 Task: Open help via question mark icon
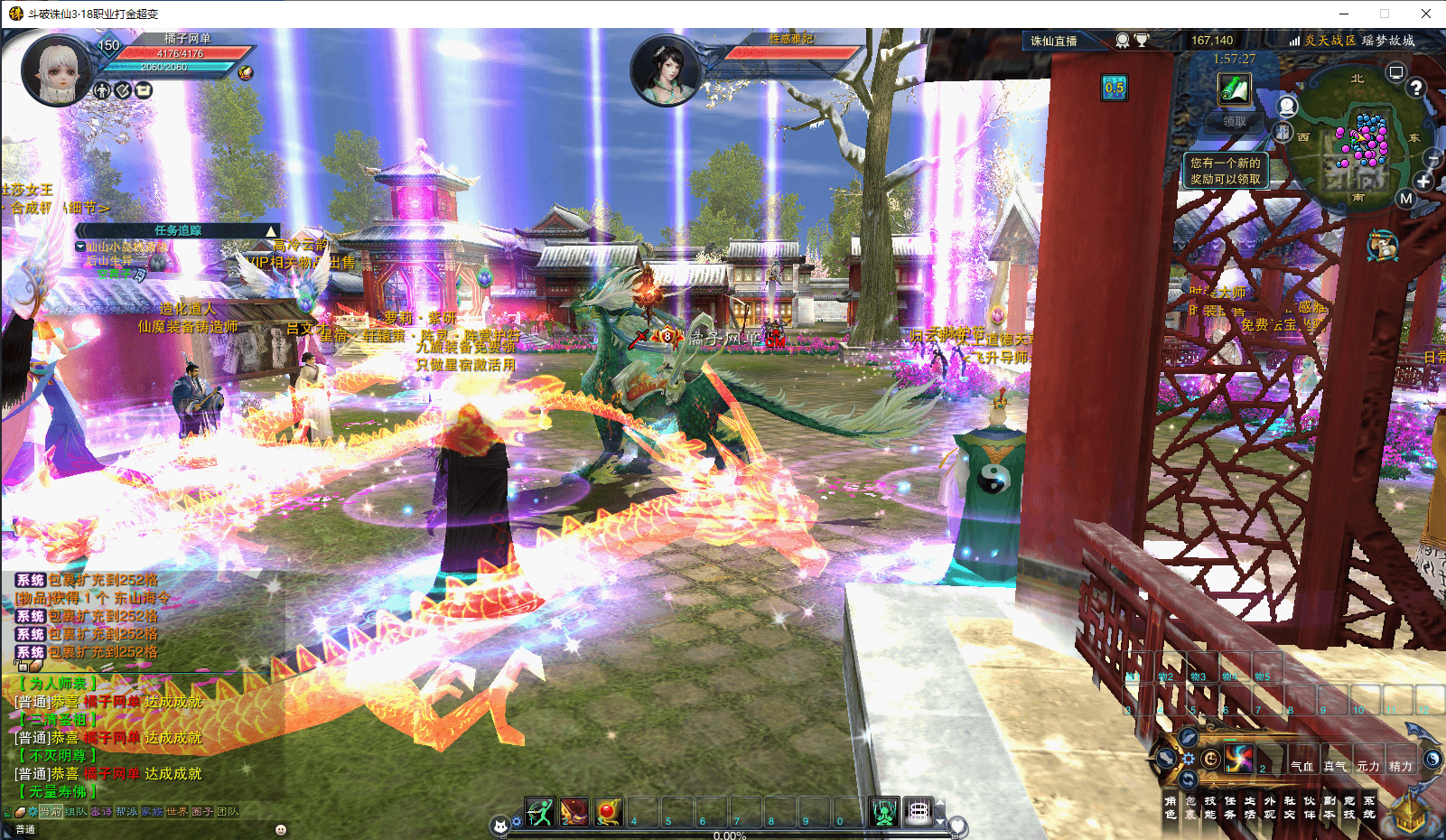click(1416, 88)
